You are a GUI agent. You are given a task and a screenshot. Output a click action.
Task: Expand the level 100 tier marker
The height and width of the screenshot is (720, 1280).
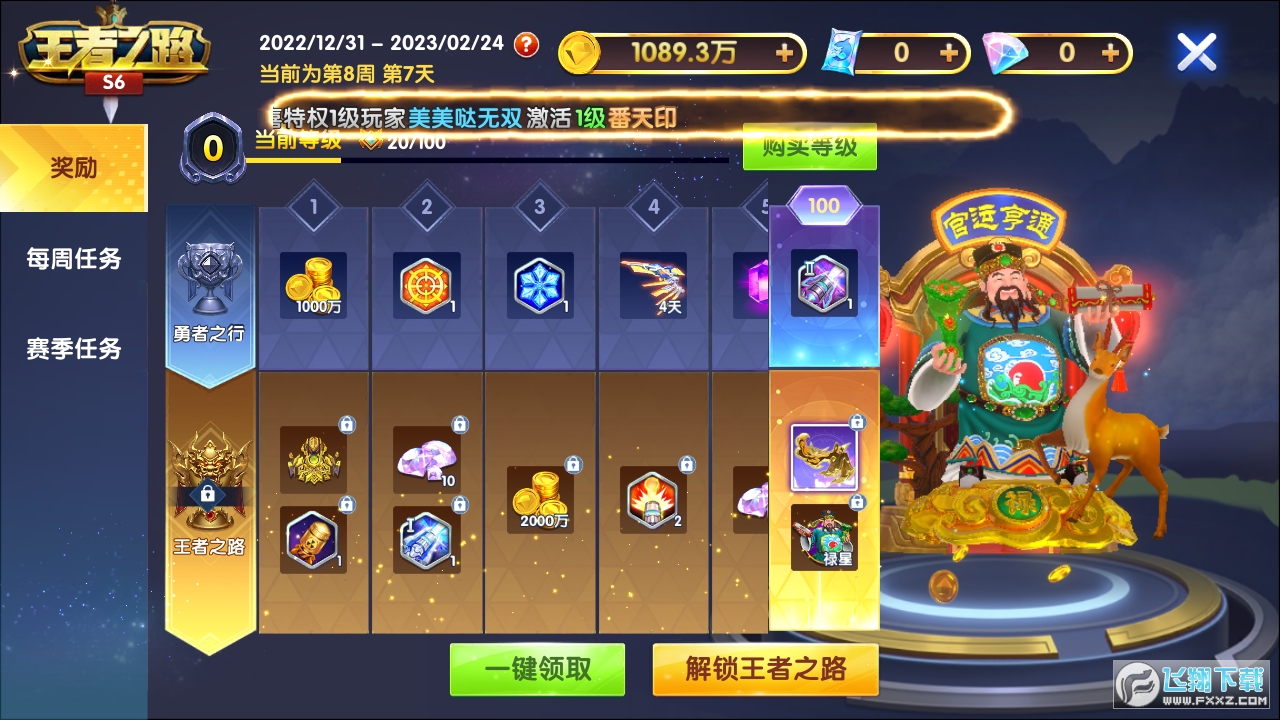822,204
